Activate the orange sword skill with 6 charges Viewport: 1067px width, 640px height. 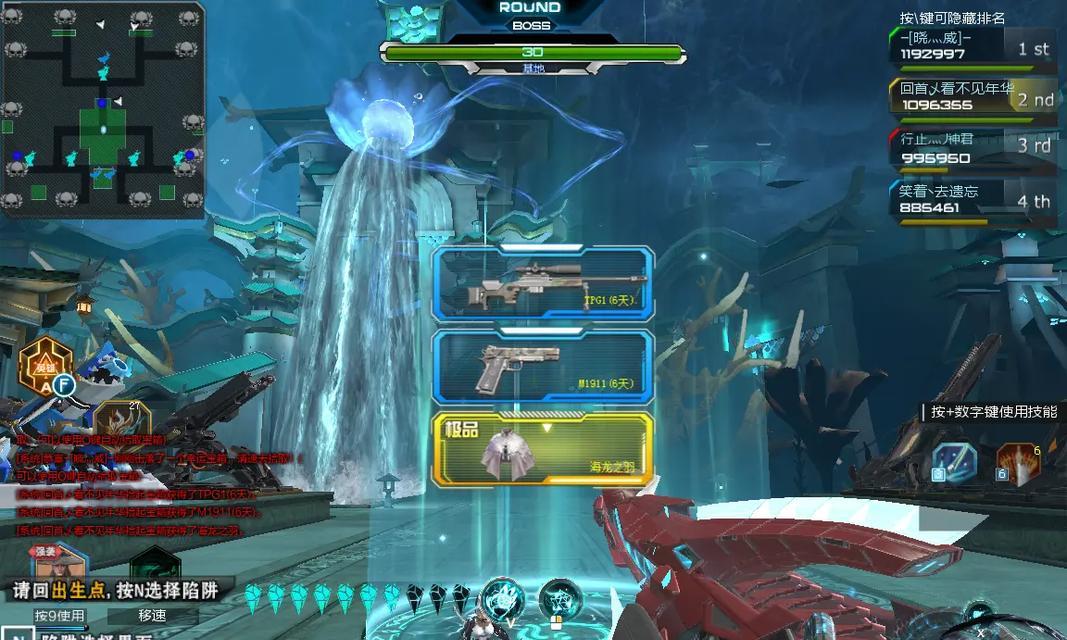(1018, 464)
